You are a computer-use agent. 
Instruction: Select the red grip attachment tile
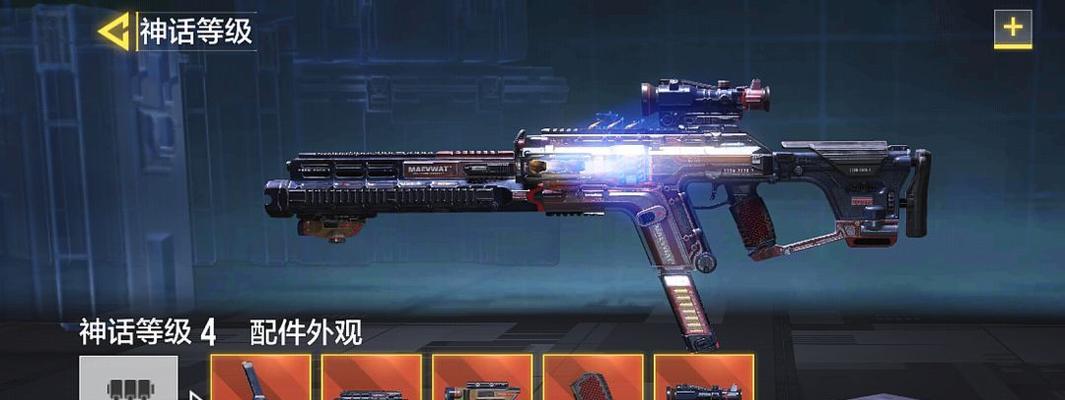[x=593, y=378]
